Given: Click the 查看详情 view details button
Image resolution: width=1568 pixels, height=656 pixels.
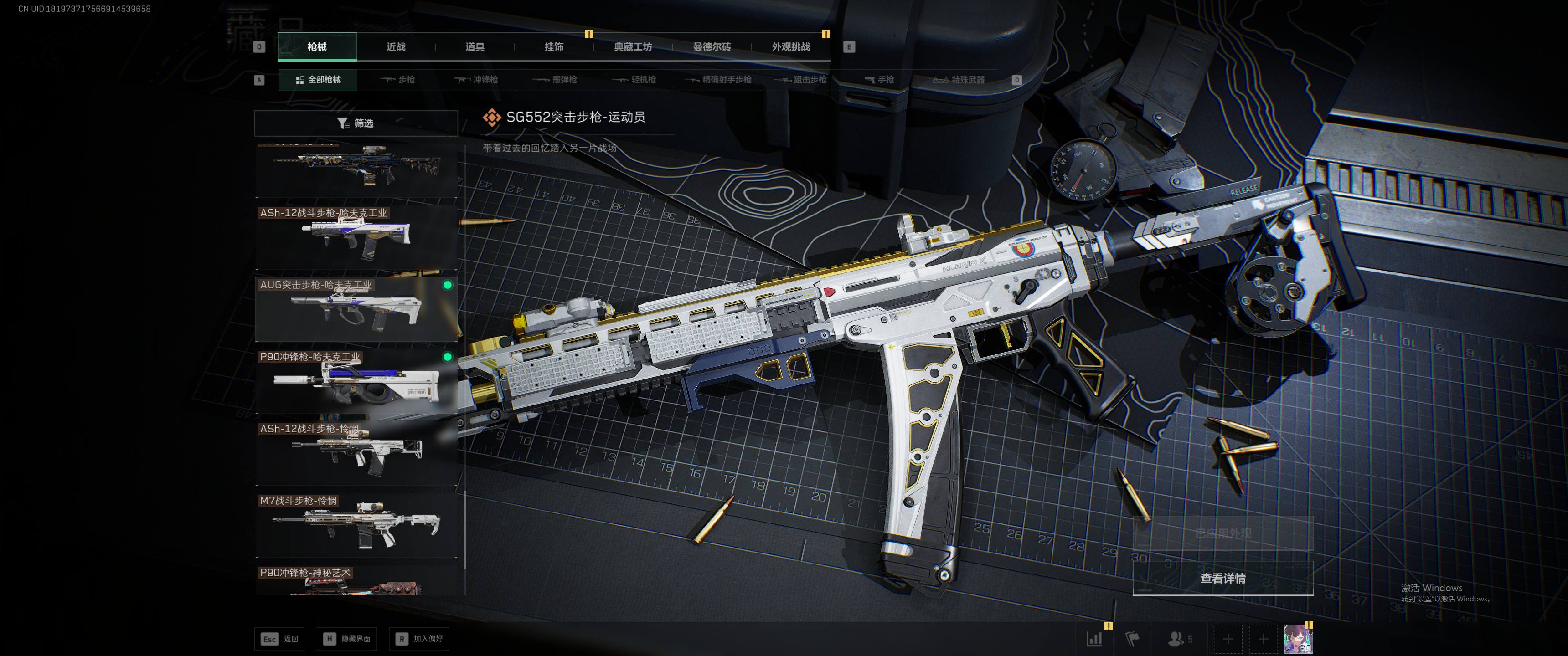Looking at the screenshot, I should click(x=1222, y=578).
